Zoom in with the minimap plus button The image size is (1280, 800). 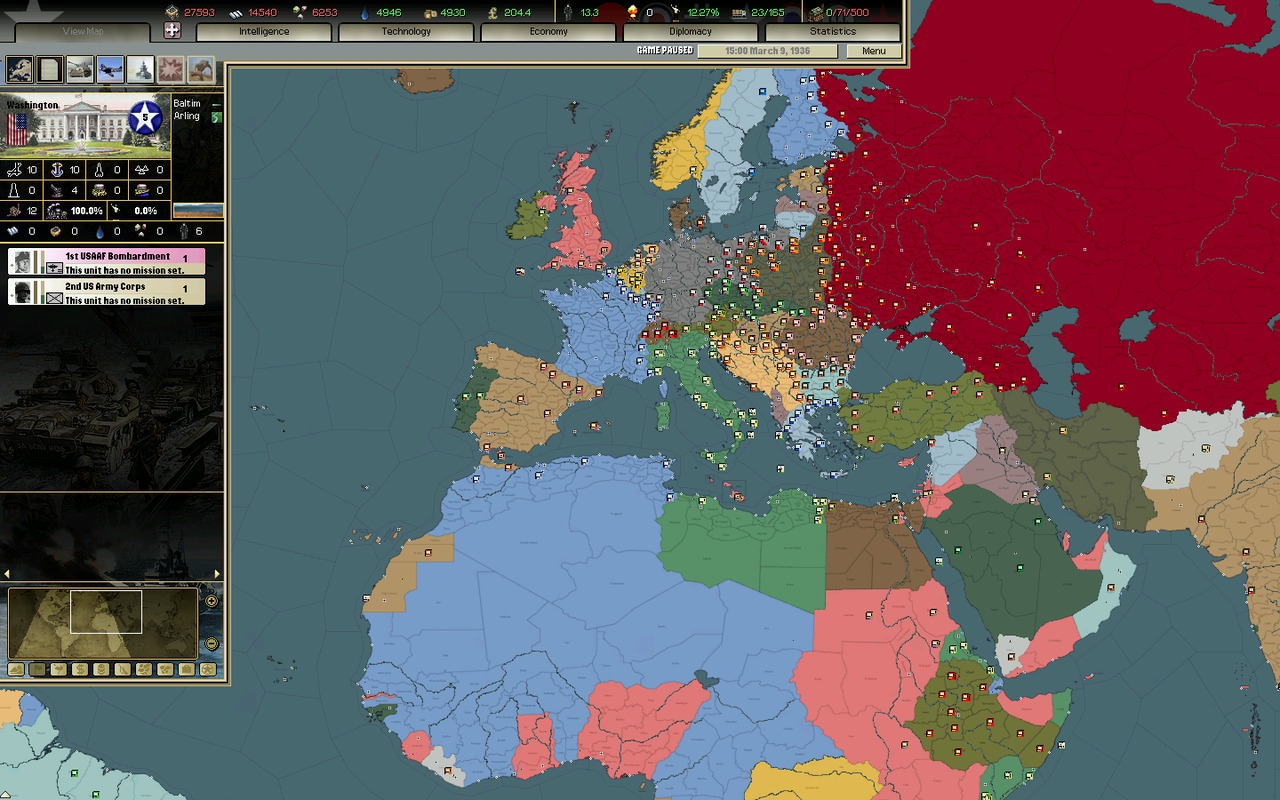tap(211, 601)
